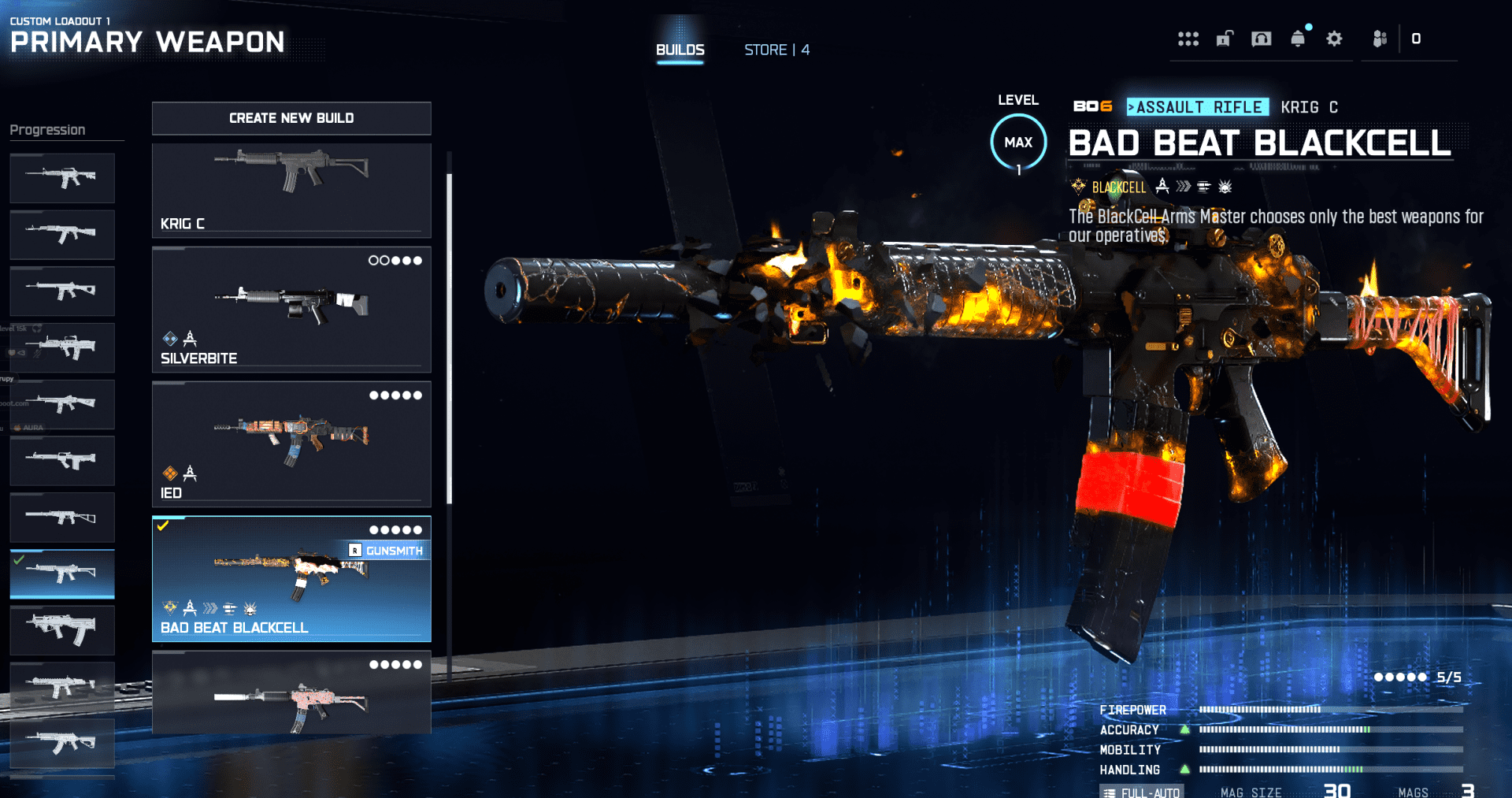Select the Assault Rifle category tag
Screen dimensions: 1512x798
1198,107
